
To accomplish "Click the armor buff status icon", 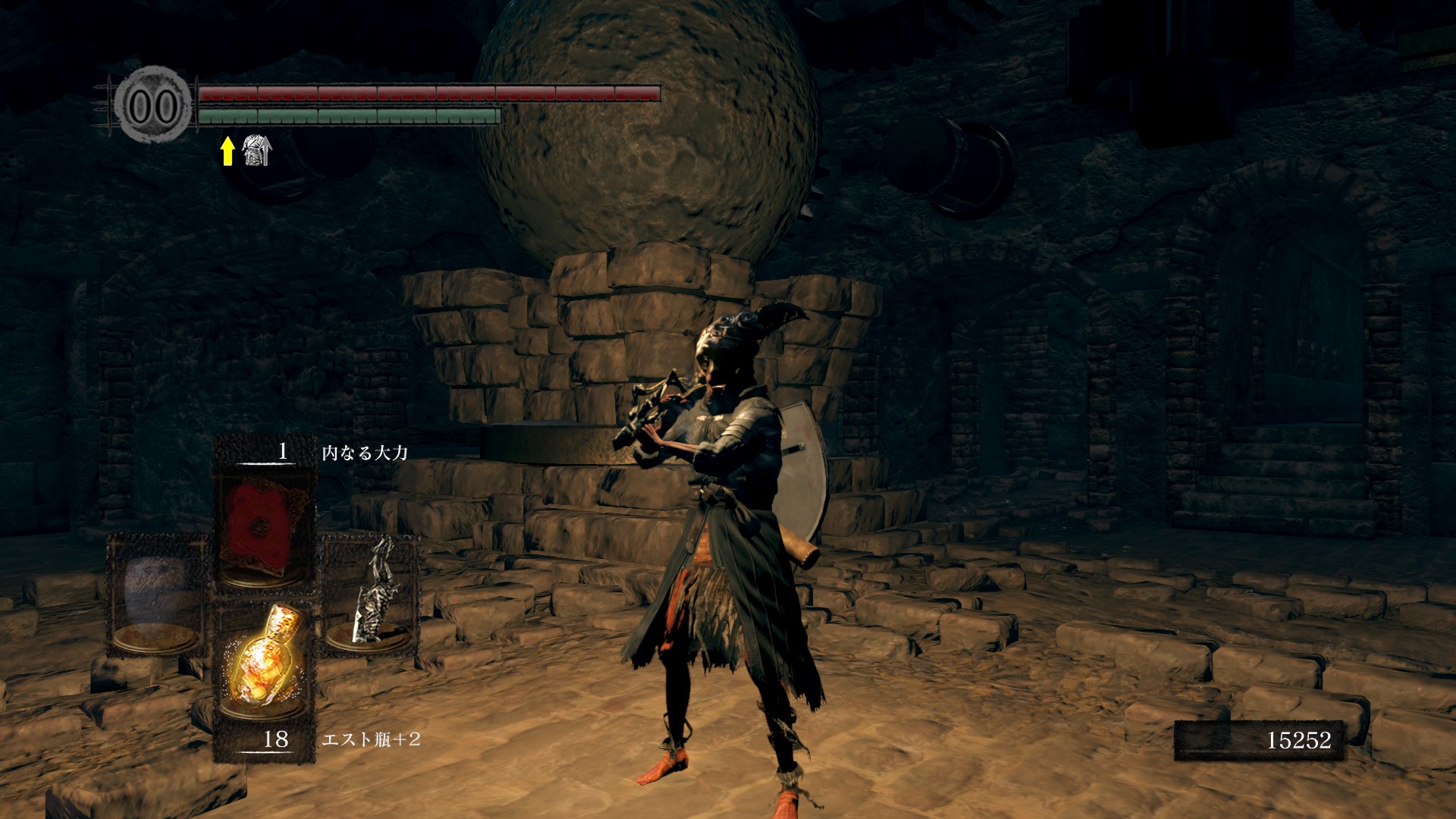I will (256, 150).
